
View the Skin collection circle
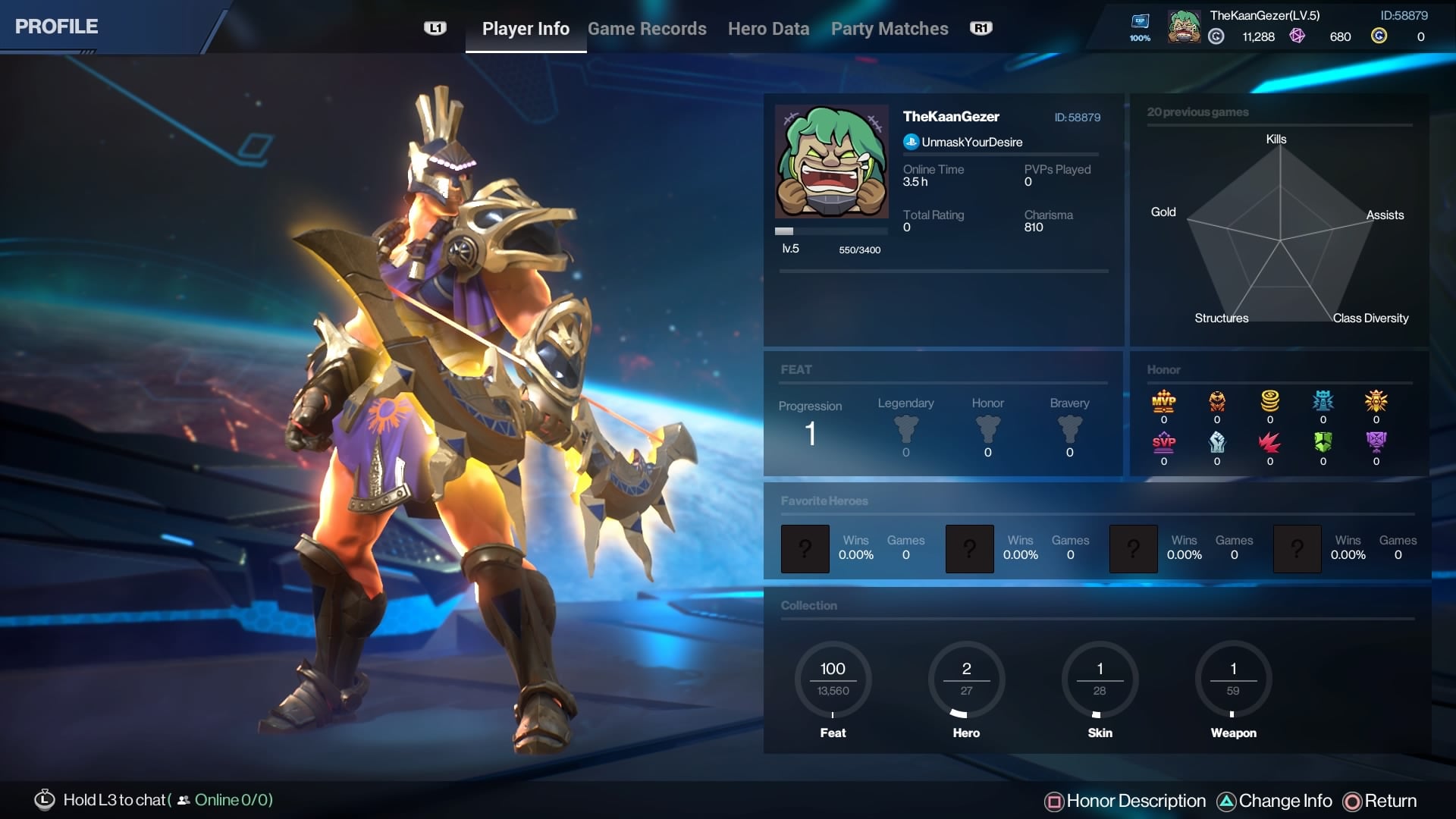pos(1100,680)
